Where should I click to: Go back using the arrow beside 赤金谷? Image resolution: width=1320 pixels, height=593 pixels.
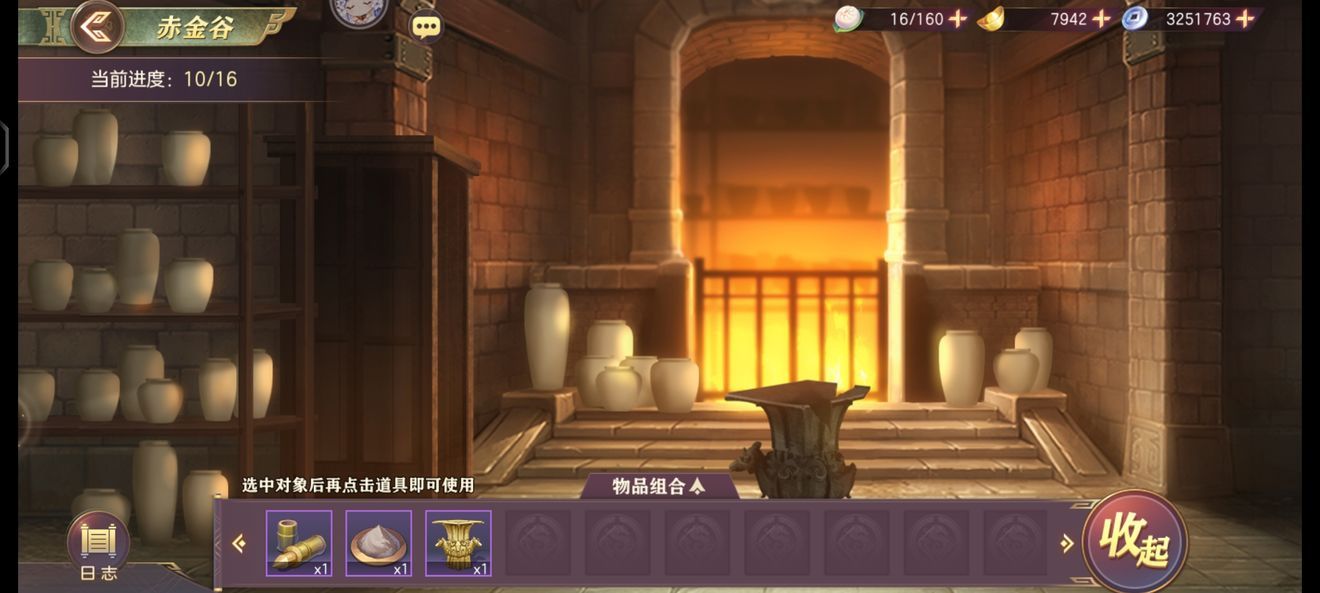(x=97, y=26)
